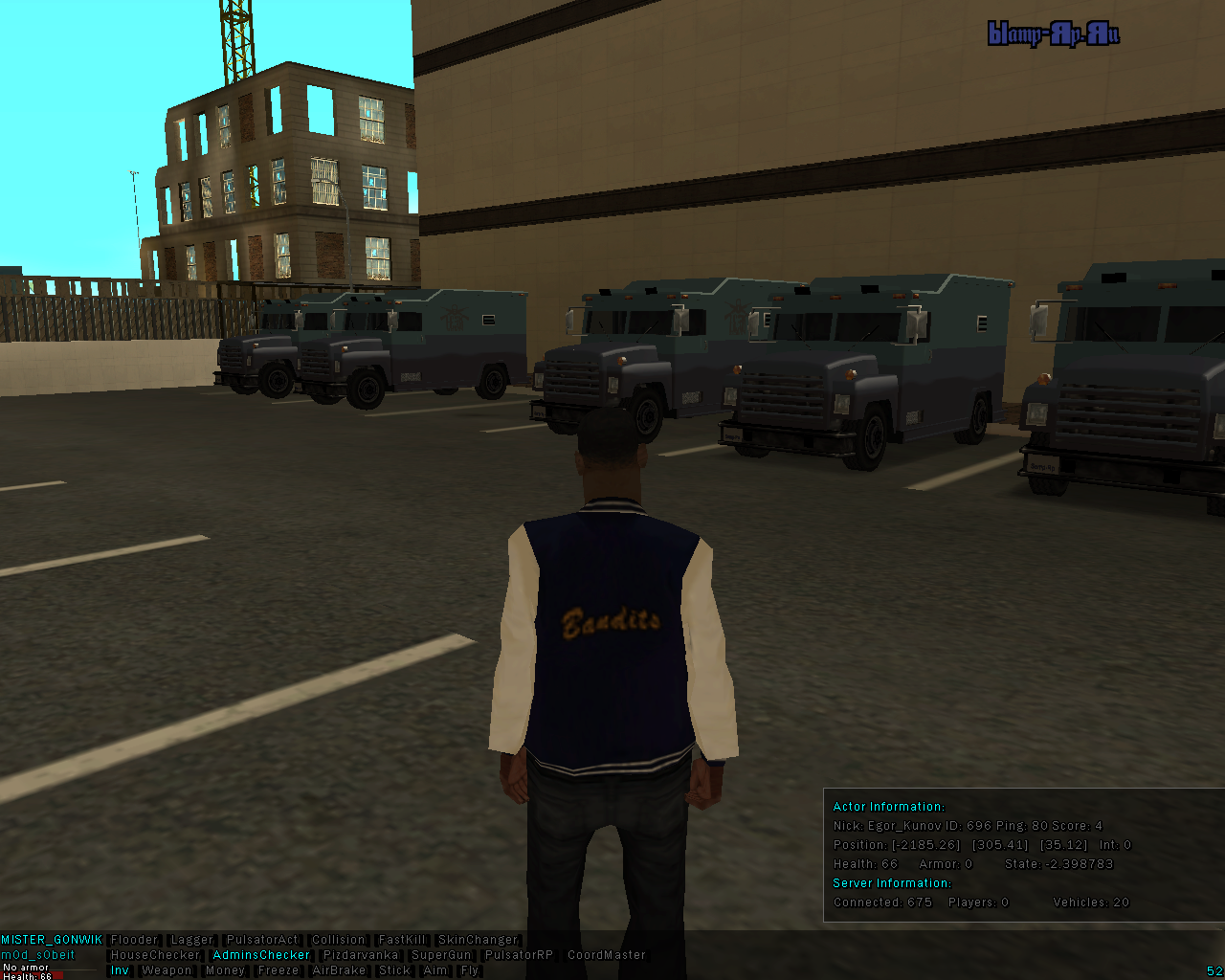This screenshot has height=980, width=1225.
Task: Open the SkinChanger option
Action: pyautogui.click(x=477, y=940)
